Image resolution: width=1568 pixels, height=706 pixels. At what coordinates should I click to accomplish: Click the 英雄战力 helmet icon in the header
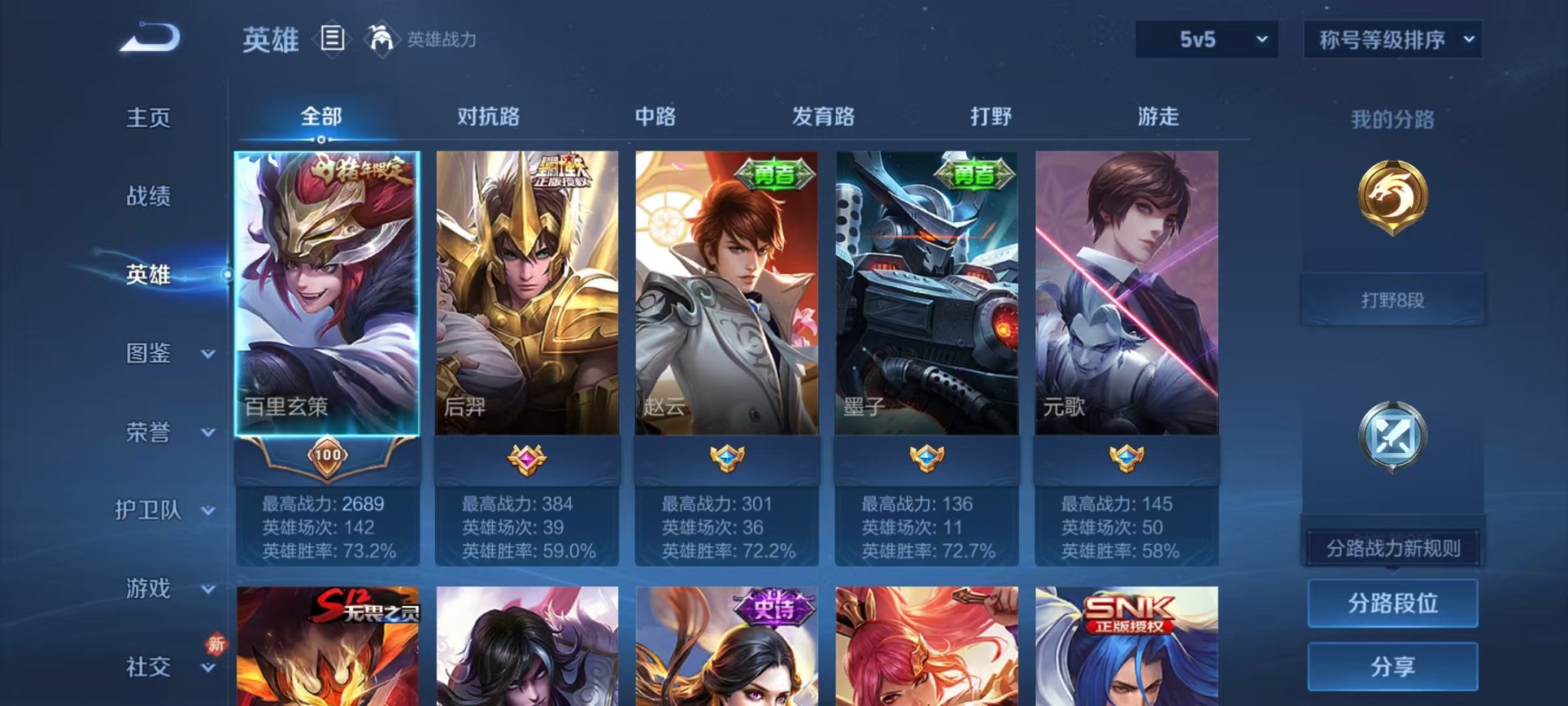click(380, 37)
